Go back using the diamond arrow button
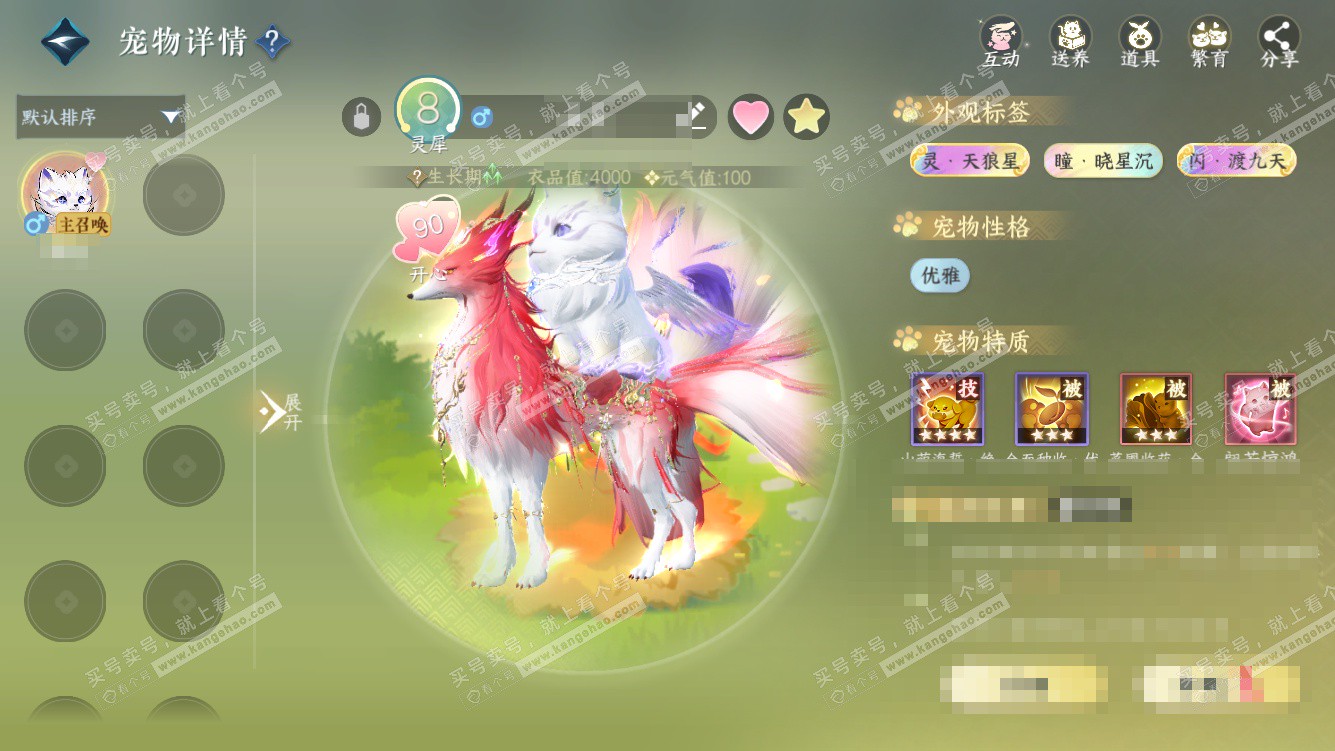Image resolution: width=1335 pixels, height=751 pixels. click(x=65, y=42)
